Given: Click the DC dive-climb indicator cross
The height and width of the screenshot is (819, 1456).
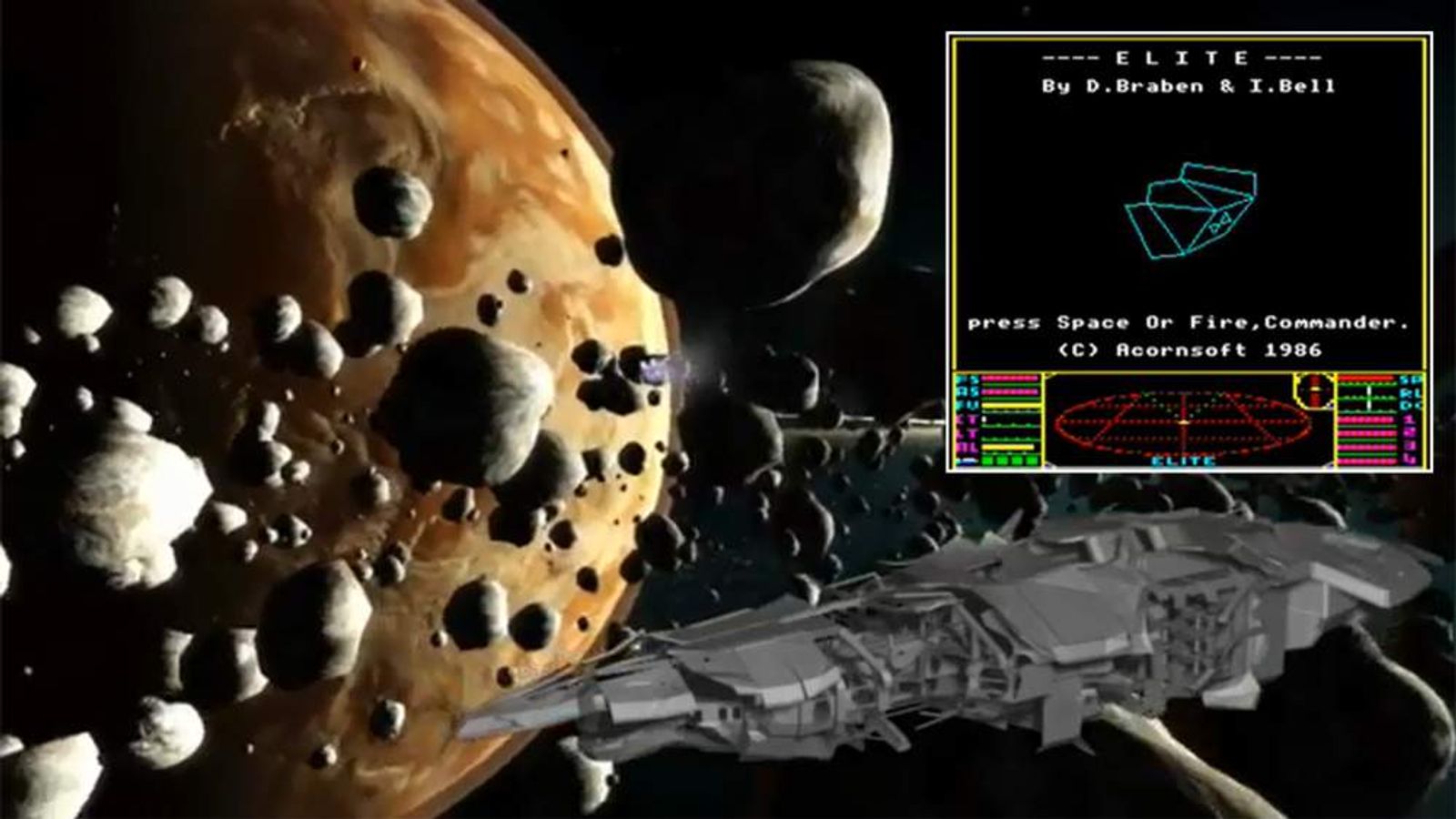Looking at the screenshot, I should point(1369,399).
